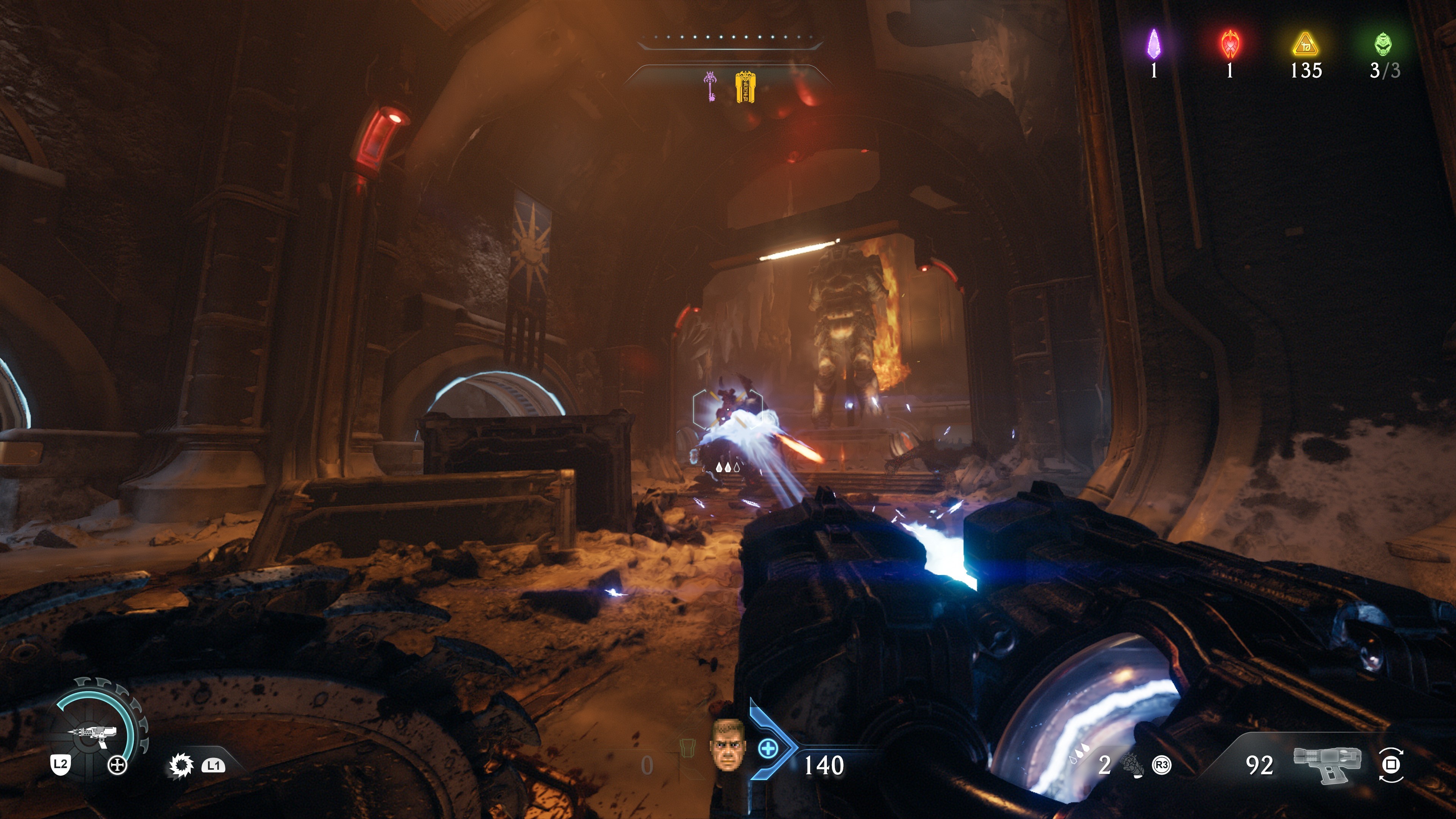Click the dotted compass bar

point(729,38)
